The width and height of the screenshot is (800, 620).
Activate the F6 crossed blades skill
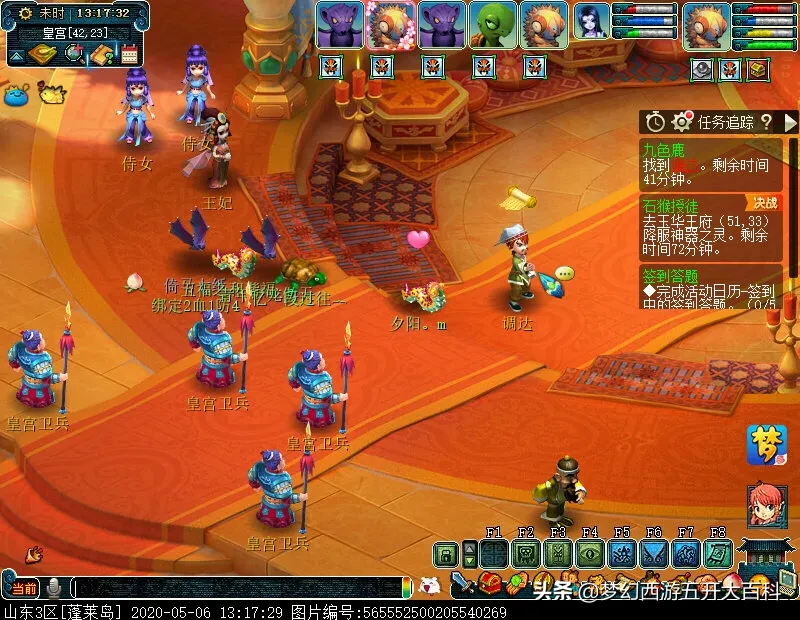[x=654, y=554]
